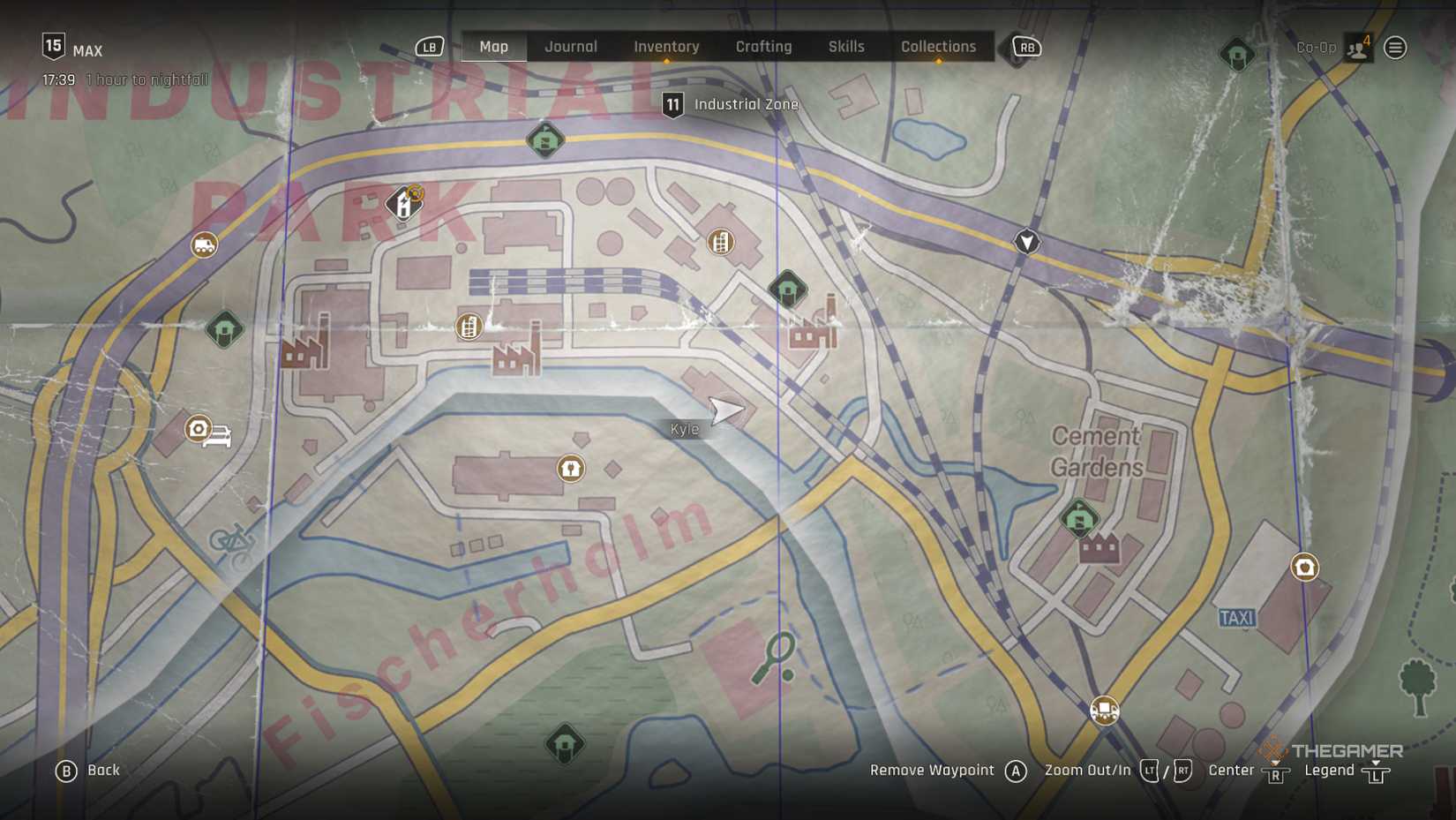Choose the green magnifying glass marker
The width and height of the screenshot is (1456, 820).
coord(775,658)
